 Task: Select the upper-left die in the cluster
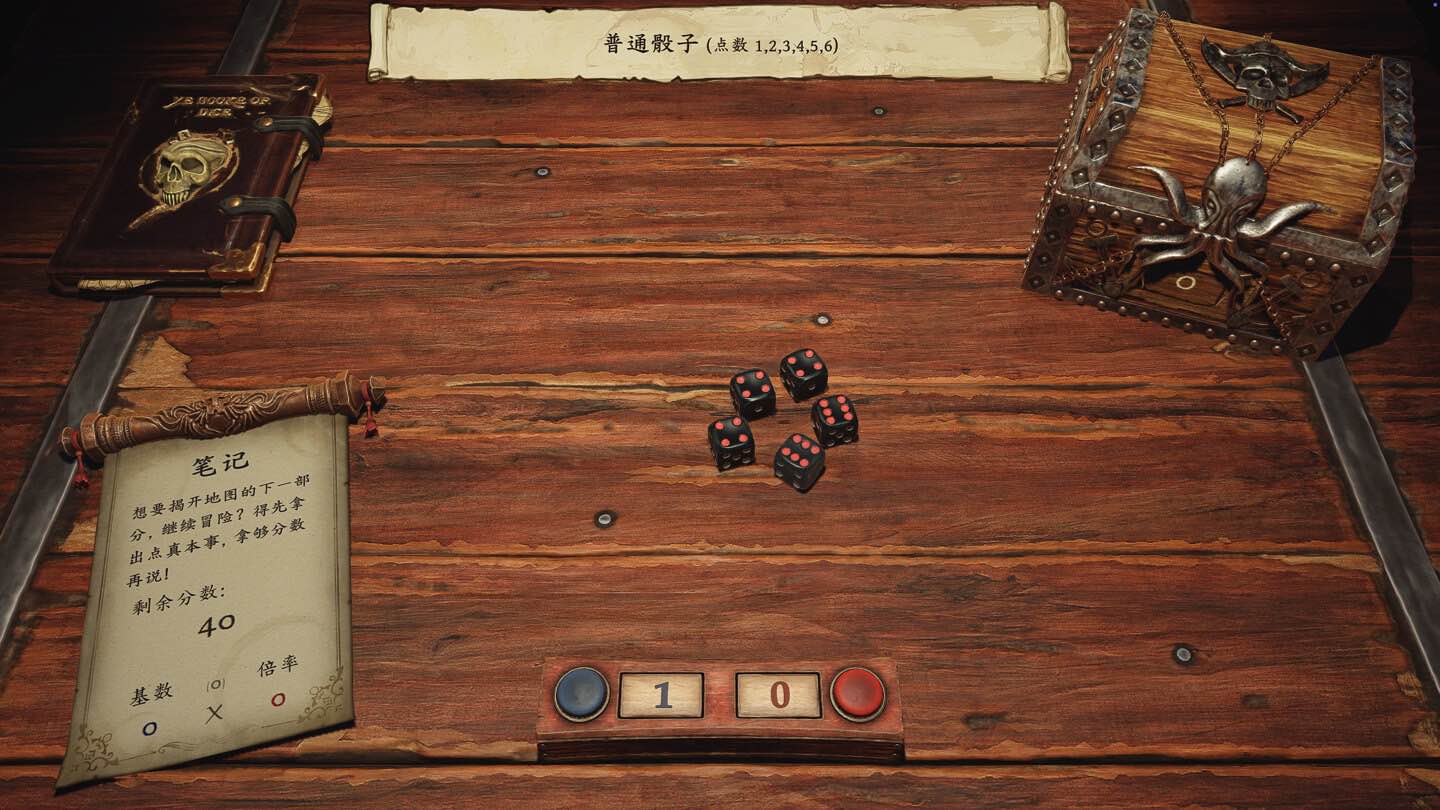[x=751, y=389]
